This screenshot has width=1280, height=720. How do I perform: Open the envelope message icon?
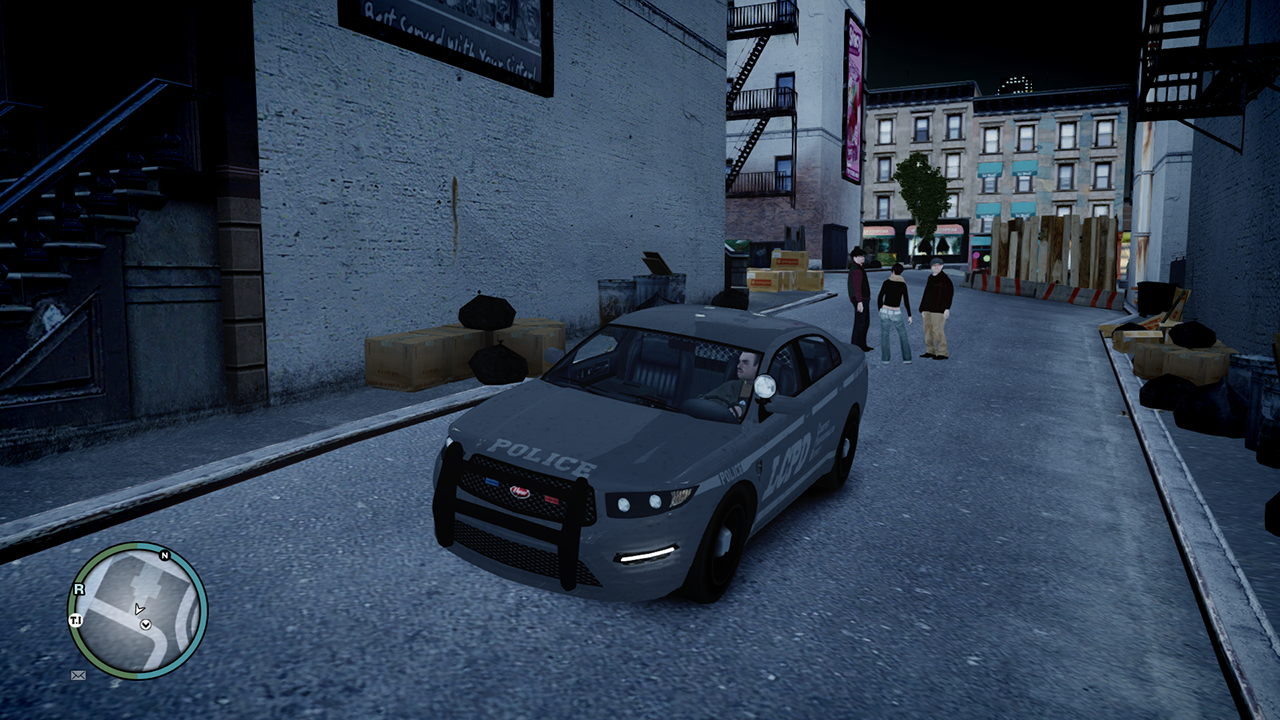tap(78, 675)
